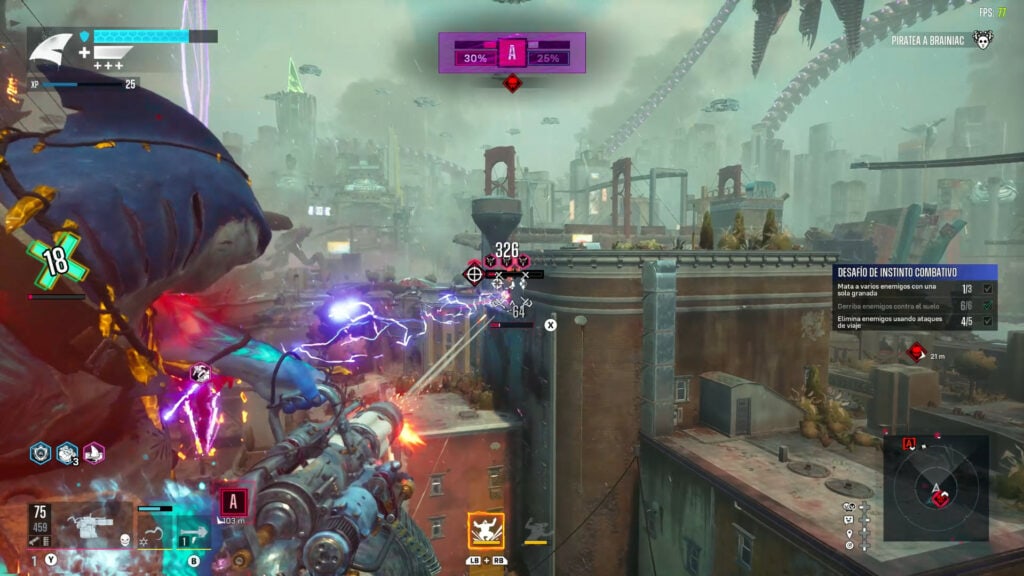Screen dimensions: 1024x576
Task: Click the shark character portrait icon
Action: tap(51, 48)
